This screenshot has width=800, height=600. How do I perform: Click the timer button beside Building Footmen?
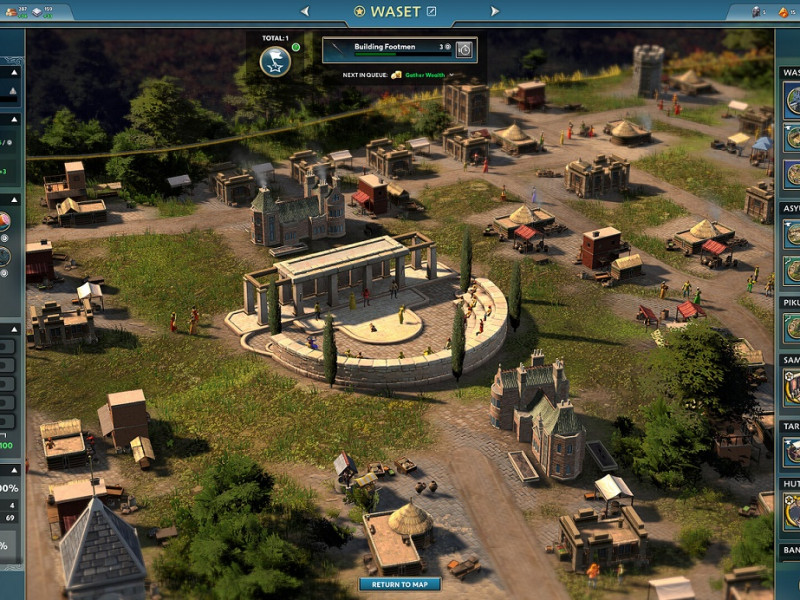(464, 48)
